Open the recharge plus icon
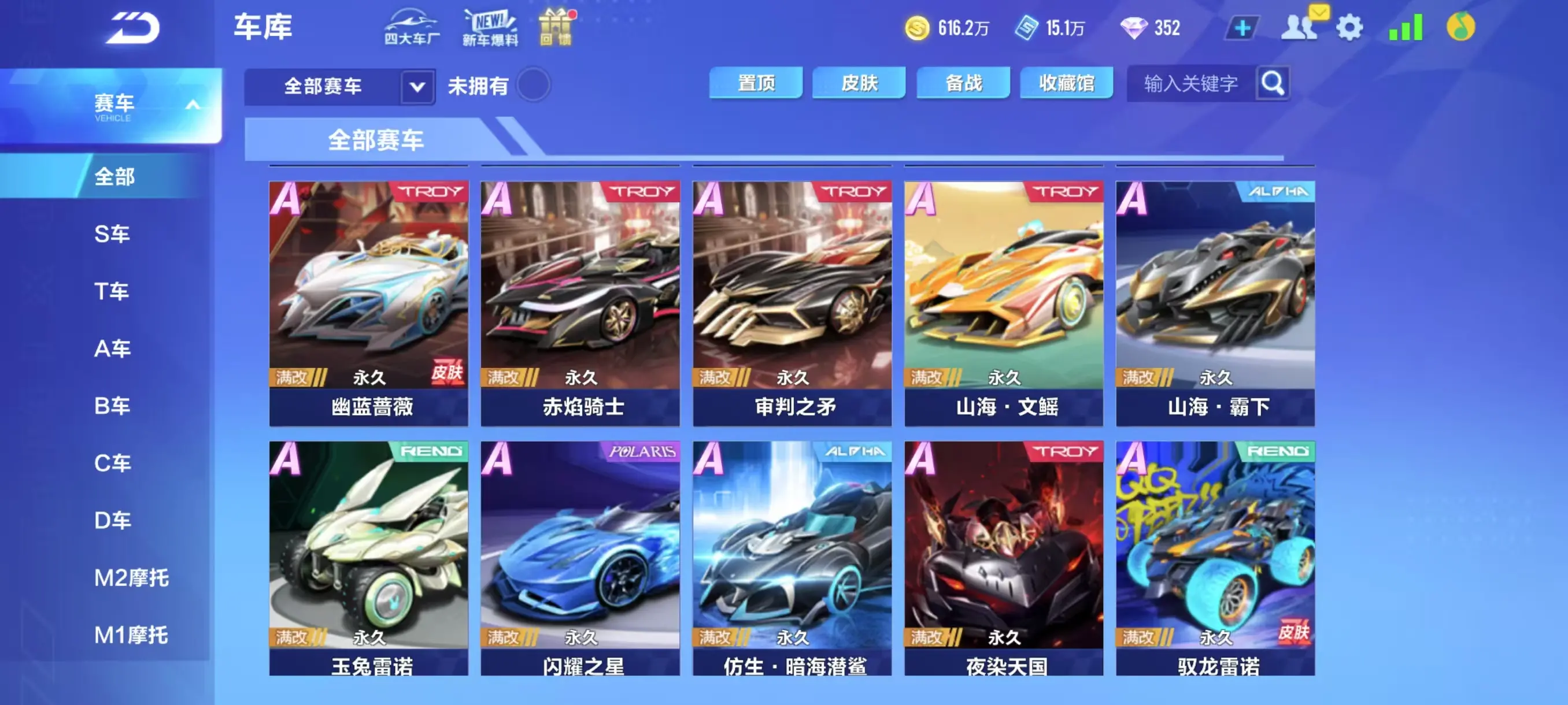Screen dimensions: 1568x705 (1244, 27)
